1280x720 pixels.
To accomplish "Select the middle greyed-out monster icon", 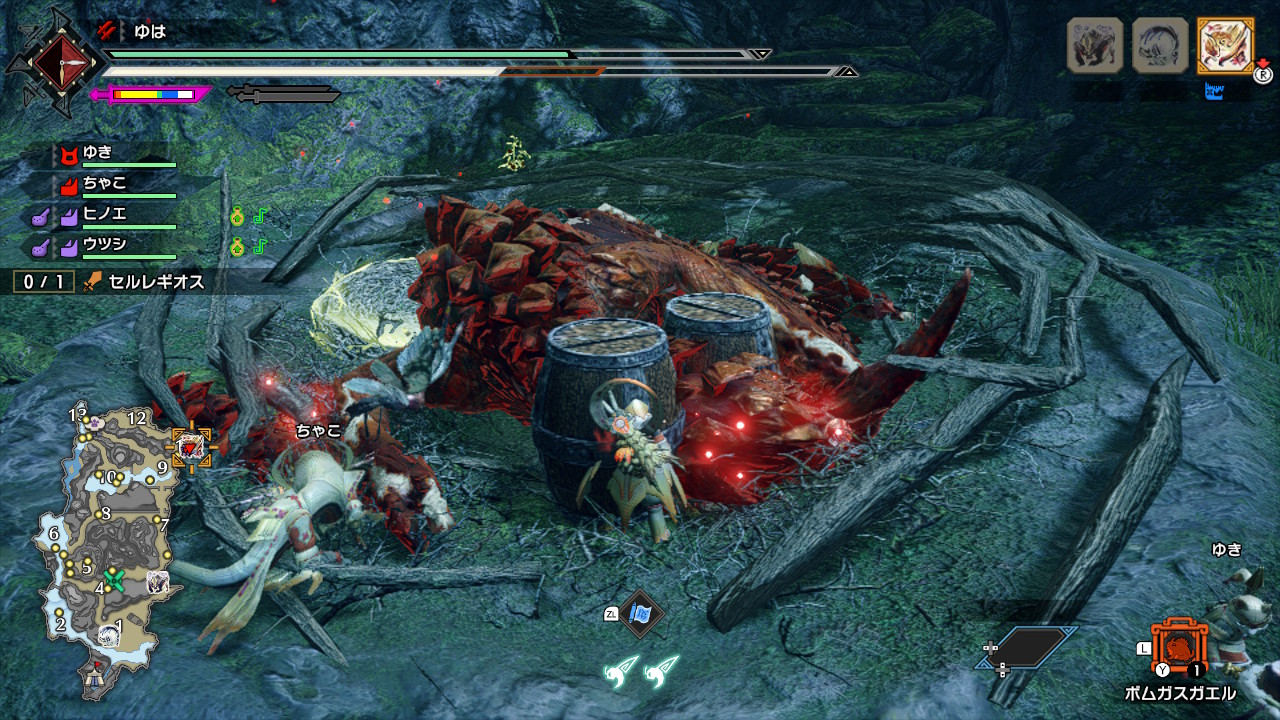I will click(x=1160, y=45).
